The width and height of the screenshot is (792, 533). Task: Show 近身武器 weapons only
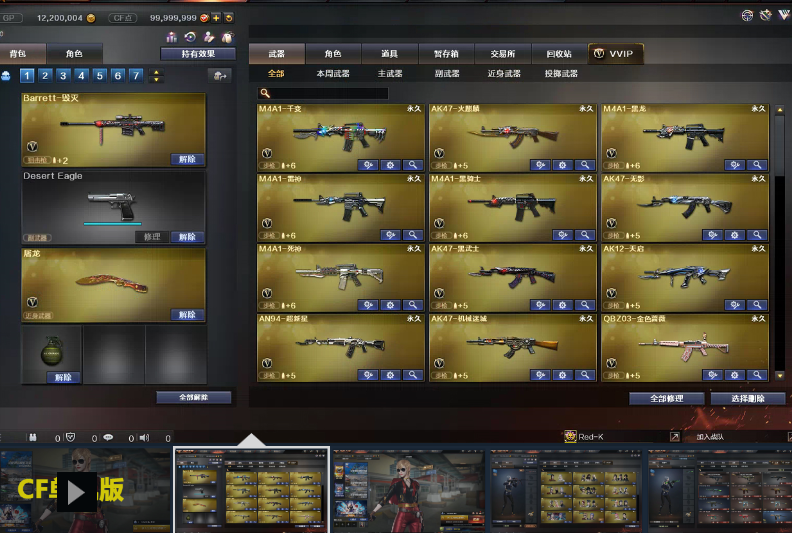click(x=504, y=74)
